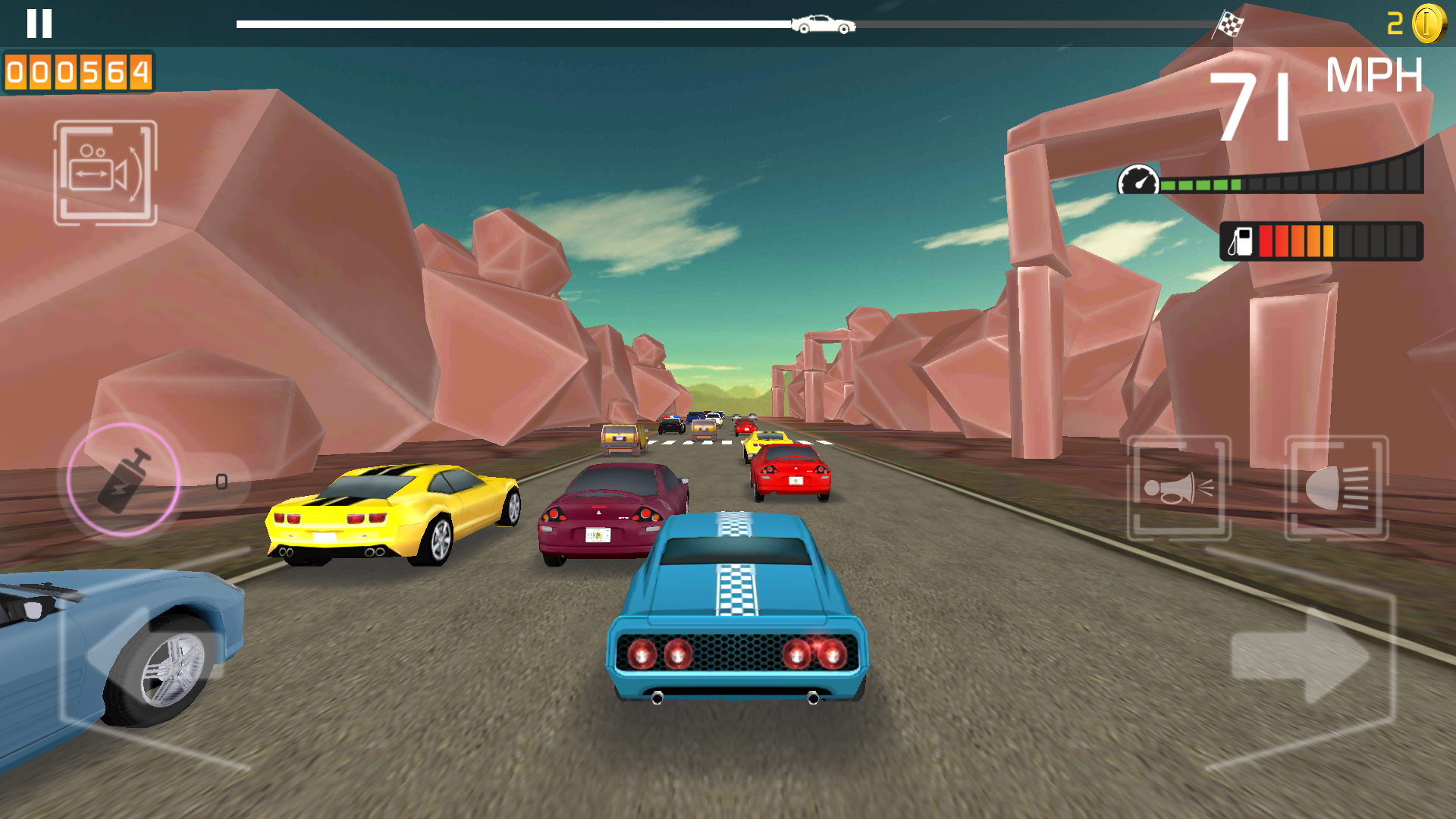Activate the nitro boost canister
The height and width of the screenshot is (819, 1456).
(x=124, y=480)
